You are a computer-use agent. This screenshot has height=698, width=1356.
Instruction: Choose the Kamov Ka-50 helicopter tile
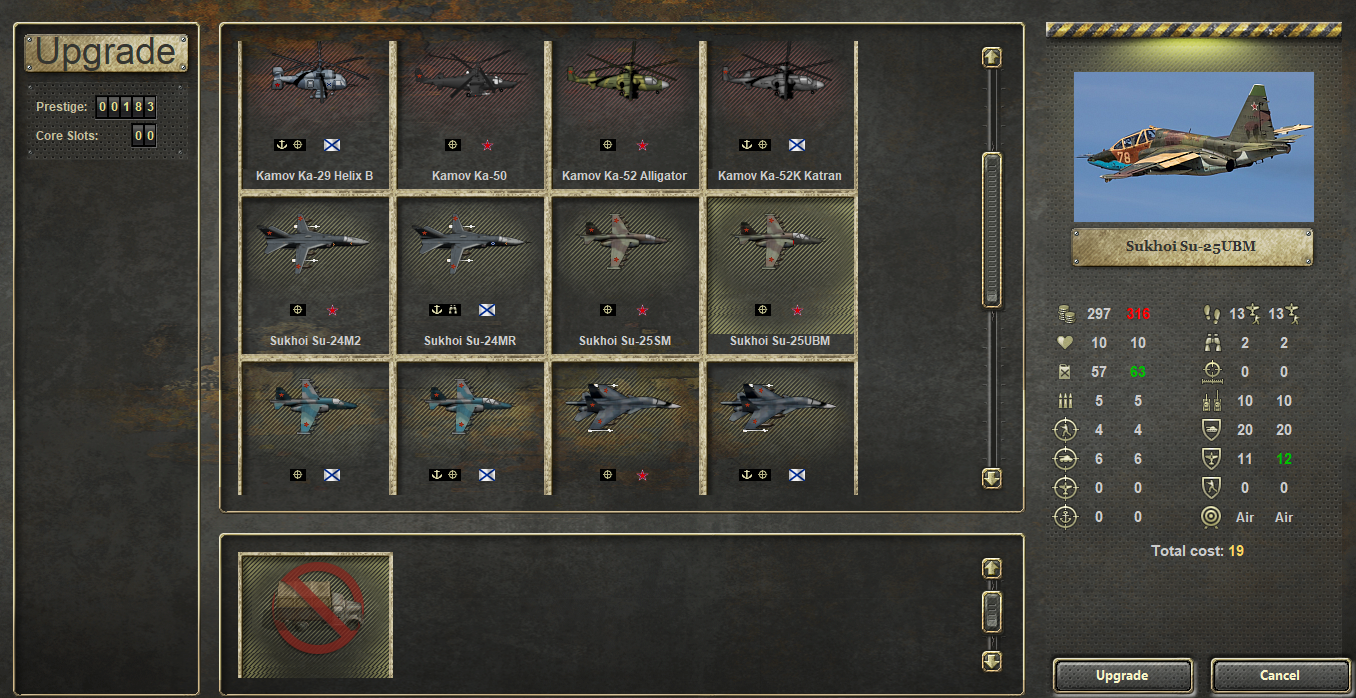[x=470, y=115]
